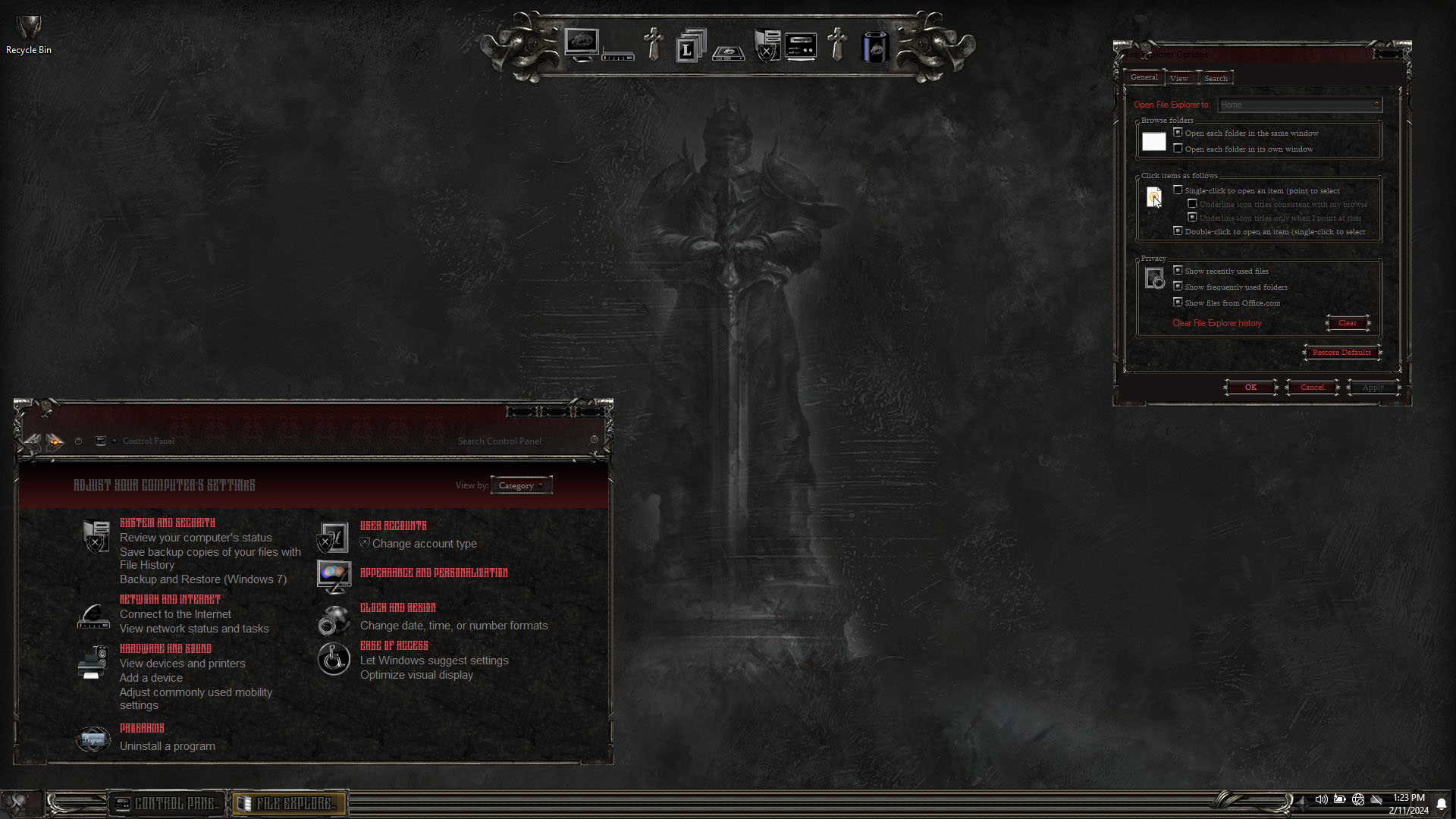Select 'Uninstall a program' link
Viewport: 1456px width, 819px height.
click(x=168, y=746)
